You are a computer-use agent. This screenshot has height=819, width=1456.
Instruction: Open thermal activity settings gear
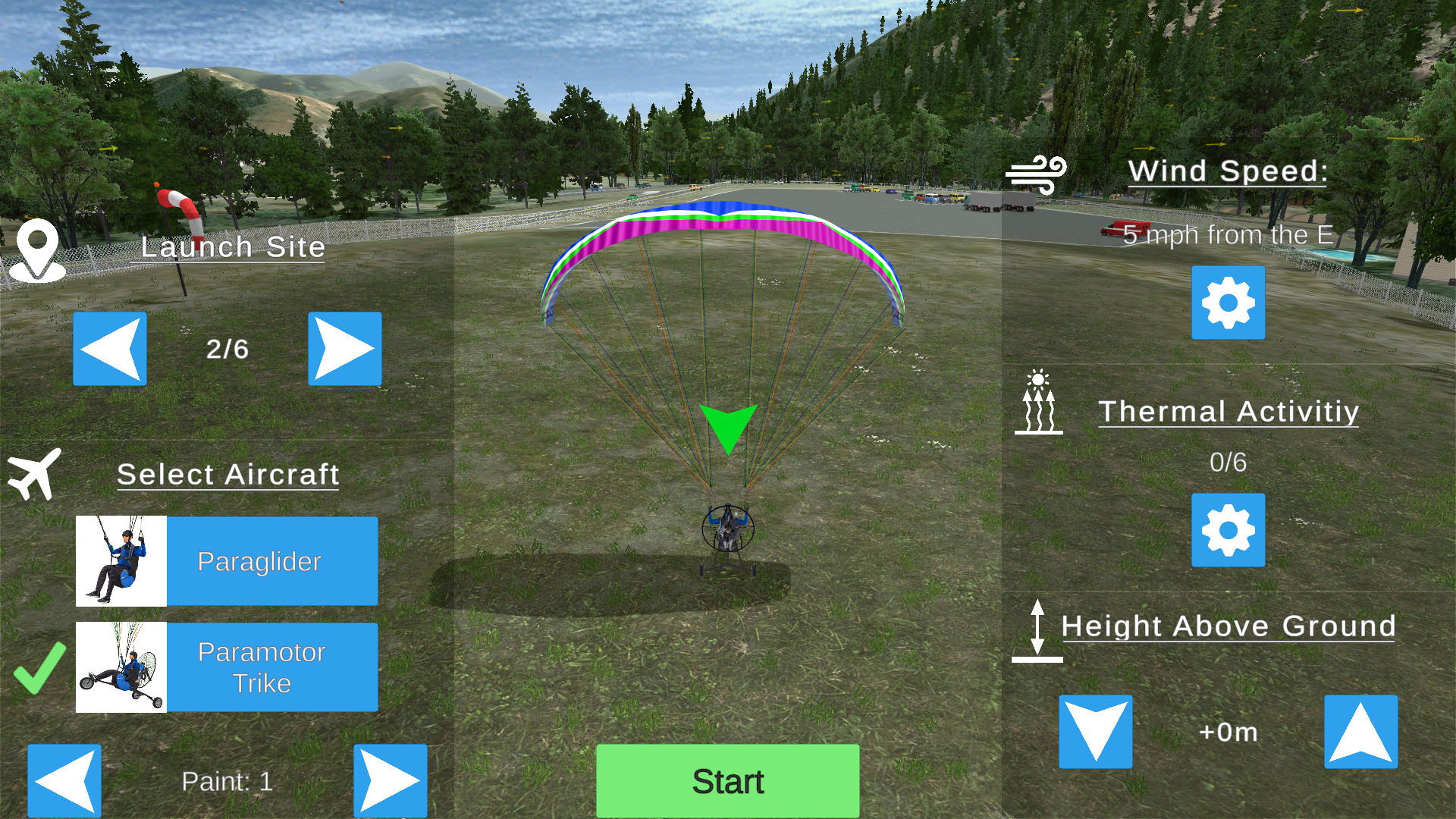click(1228, 531)
